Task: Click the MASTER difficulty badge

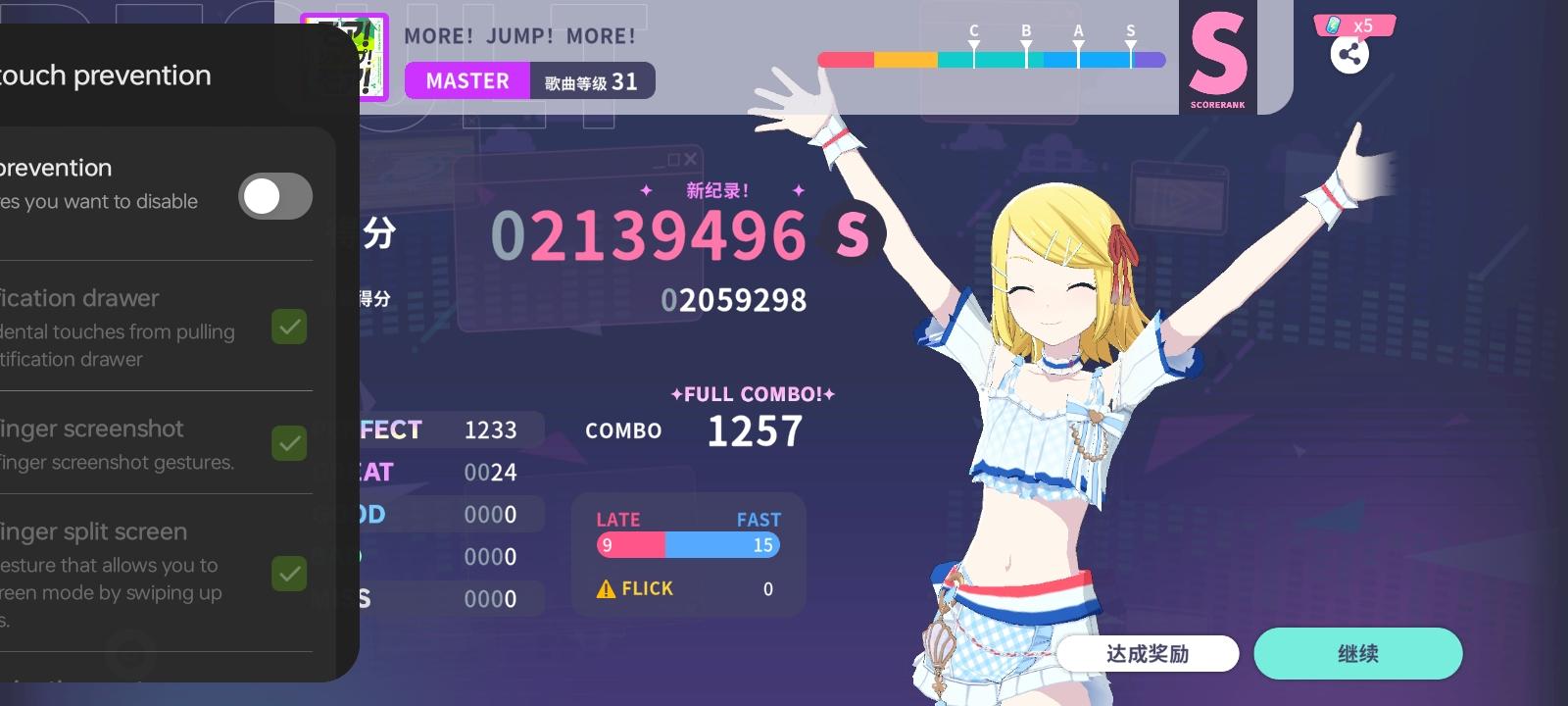Action: click(467, 81)
